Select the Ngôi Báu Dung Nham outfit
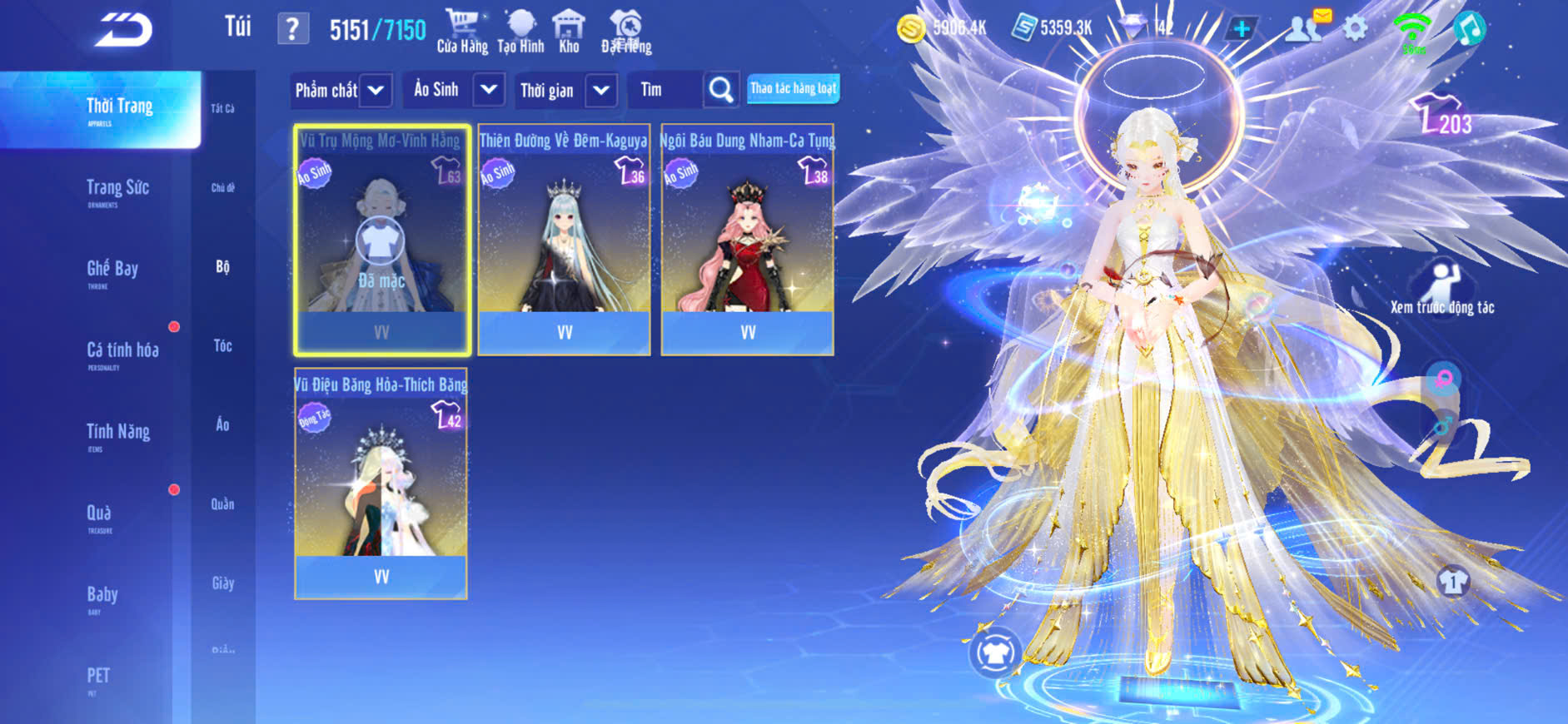The height and width of the screenshot is (724, 1568). pos(747,241)
